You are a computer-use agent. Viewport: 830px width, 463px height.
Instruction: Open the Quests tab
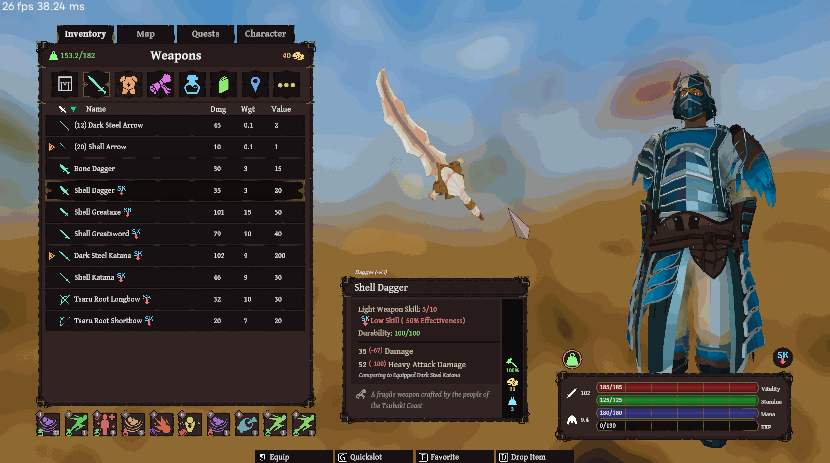pos(205,34)
